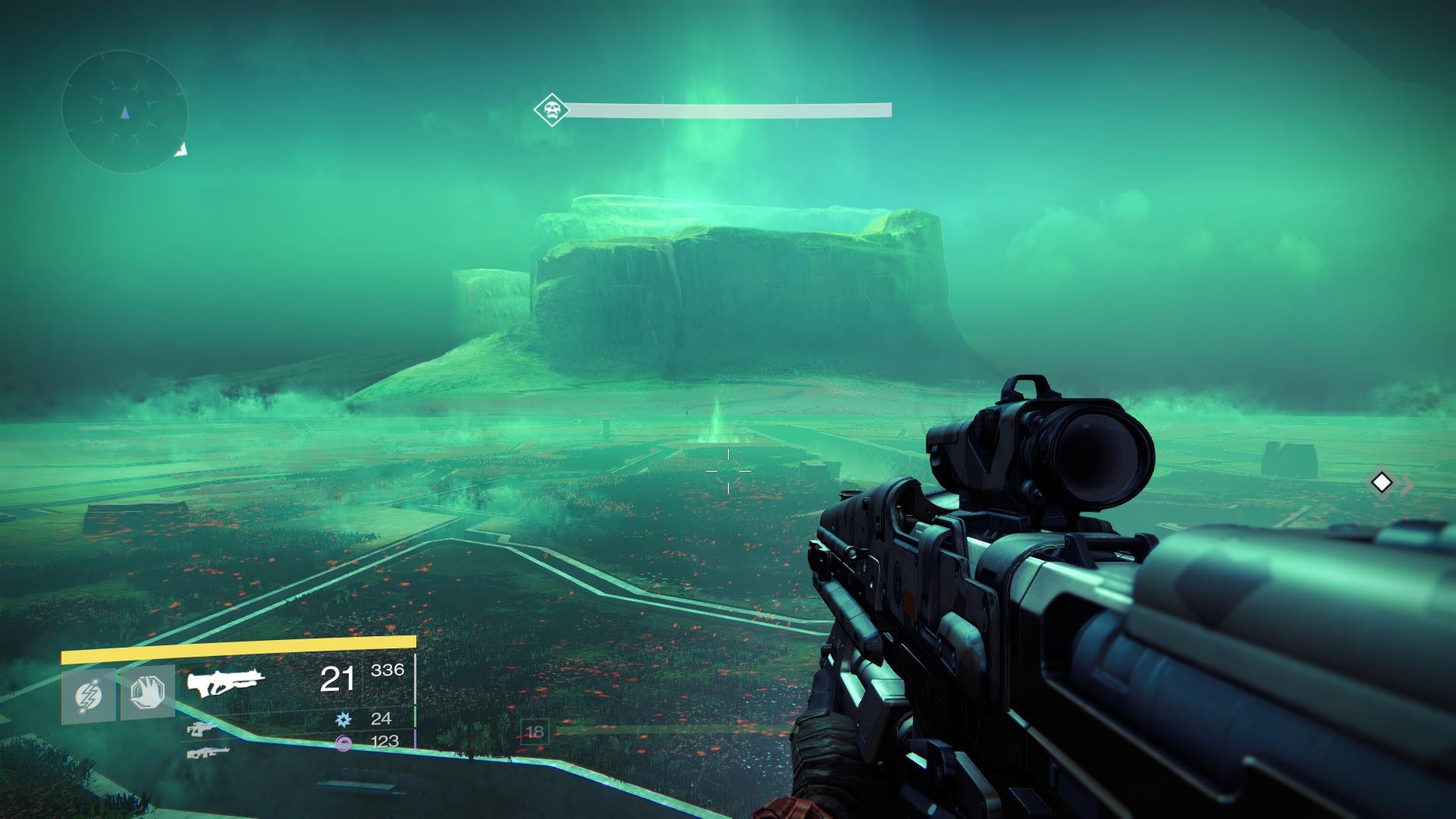Click the purple ring heavy ammo icon
1456x819 pixels.
tap(344, 743)
